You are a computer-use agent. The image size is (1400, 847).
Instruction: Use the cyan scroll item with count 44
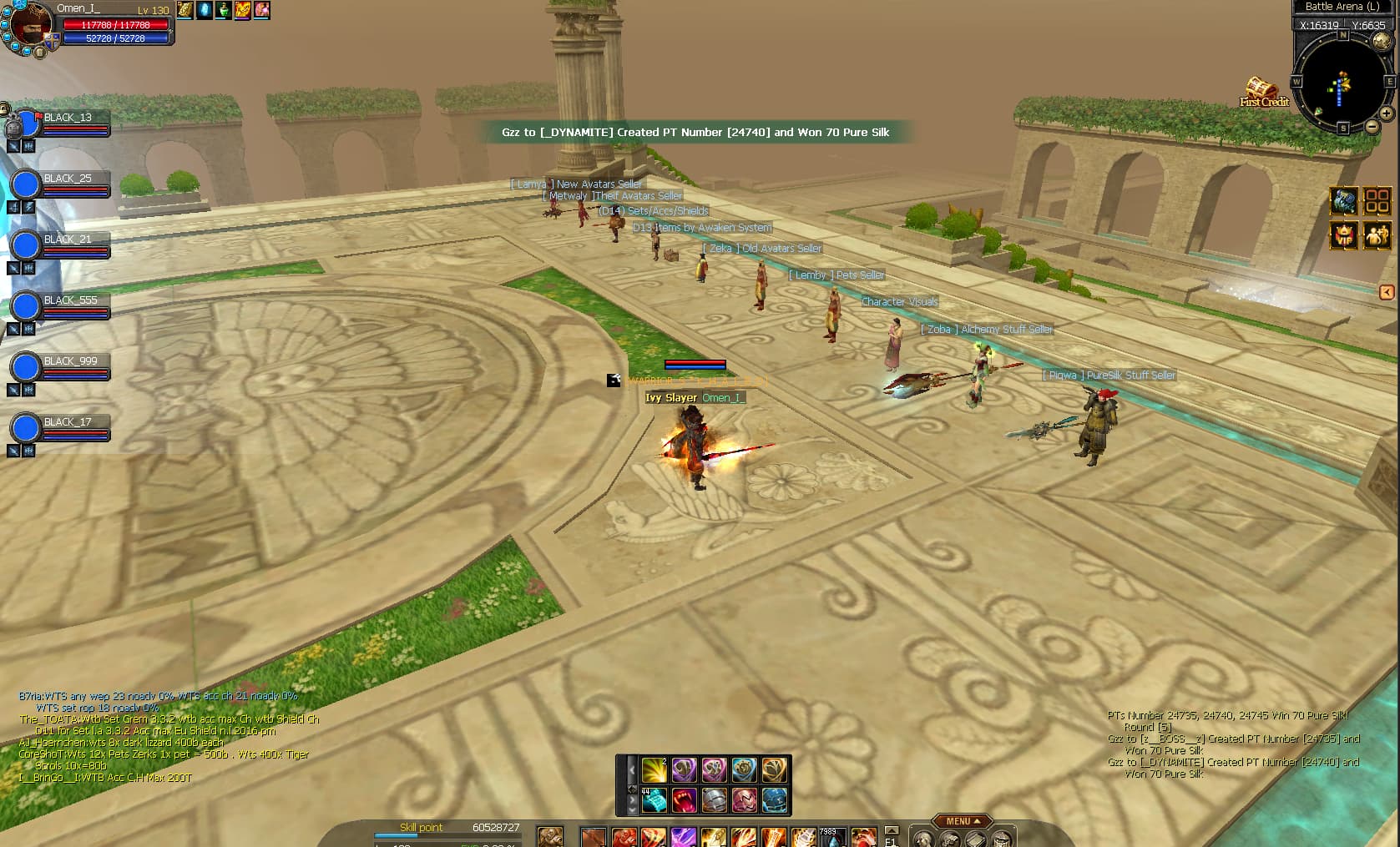(x=654, y=800)
